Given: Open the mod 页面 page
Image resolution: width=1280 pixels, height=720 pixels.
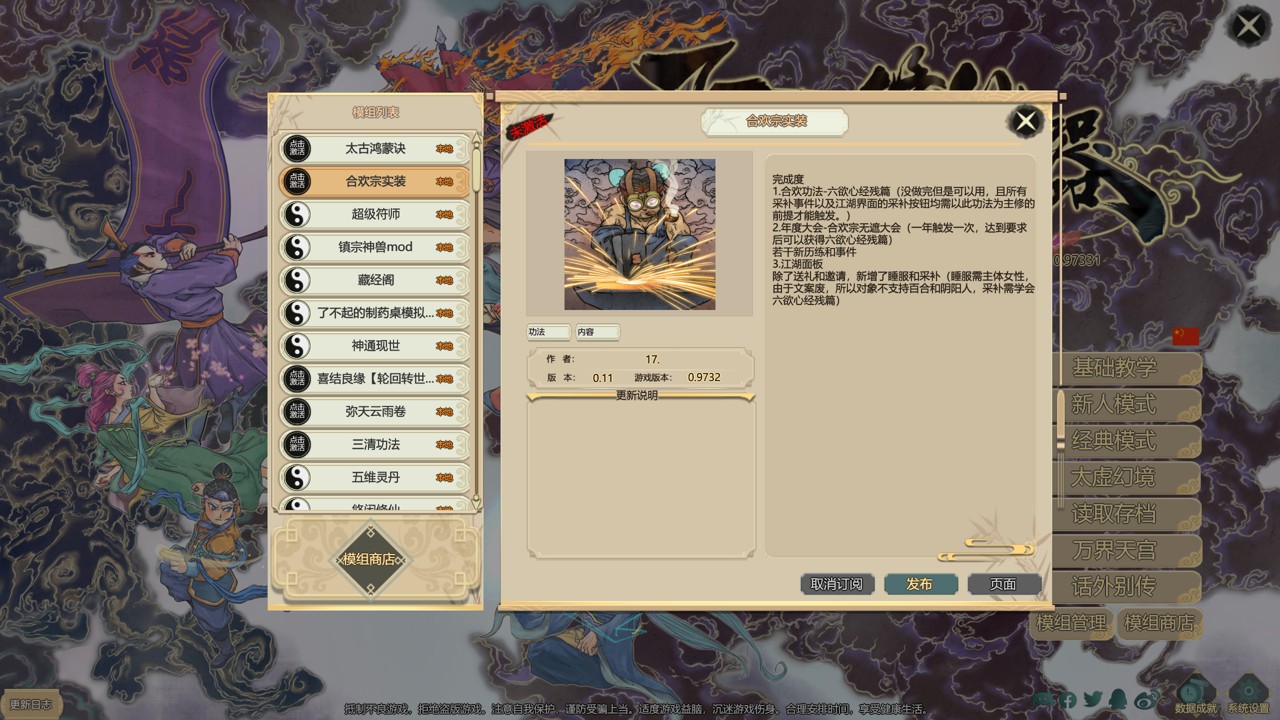Looking at the screenshot, I should pyautogui.click(x=1003, y=584).
